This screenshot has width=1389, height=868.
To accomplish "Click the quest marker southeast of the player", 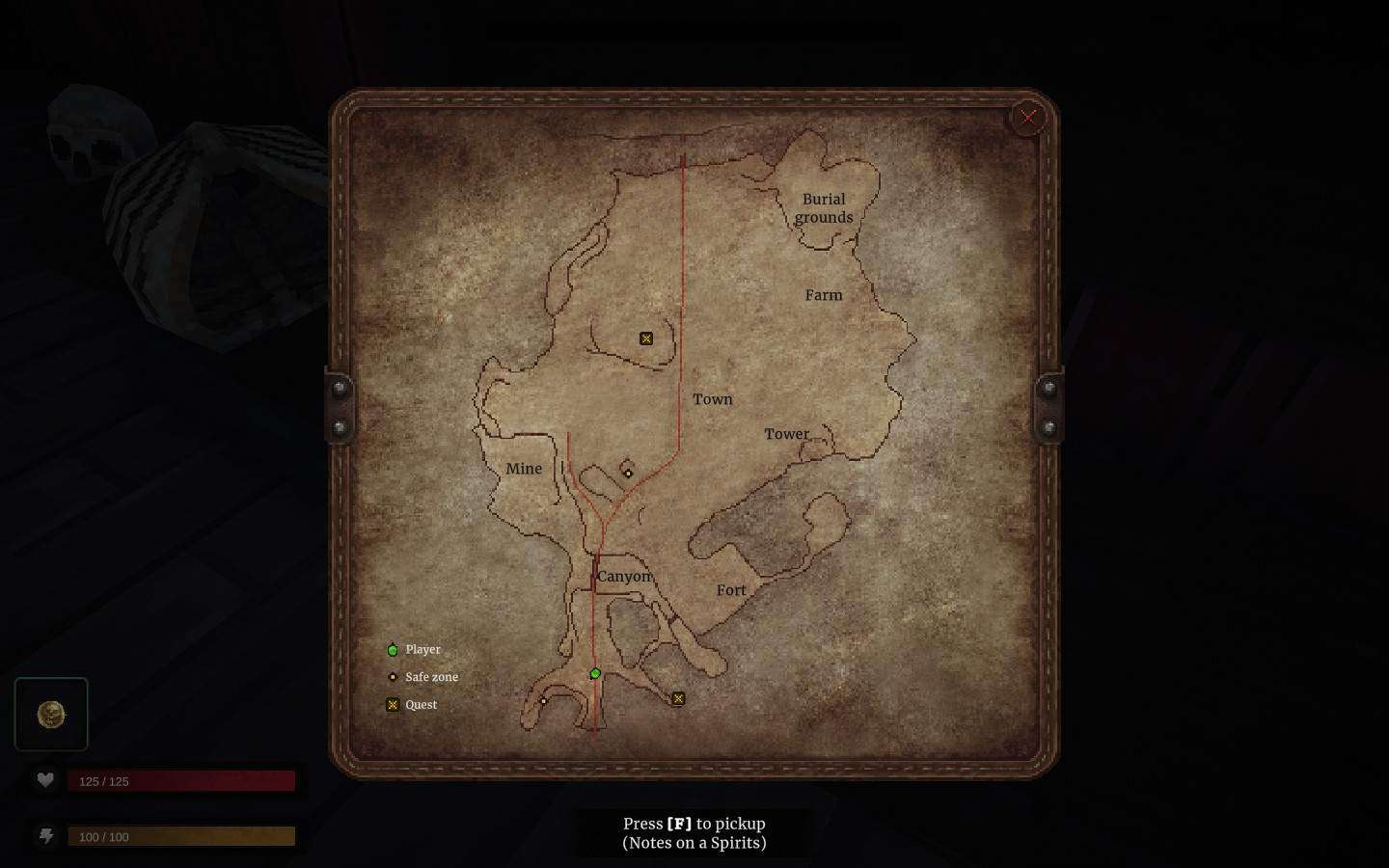I will pyautogui.click(x=678, y=698).
